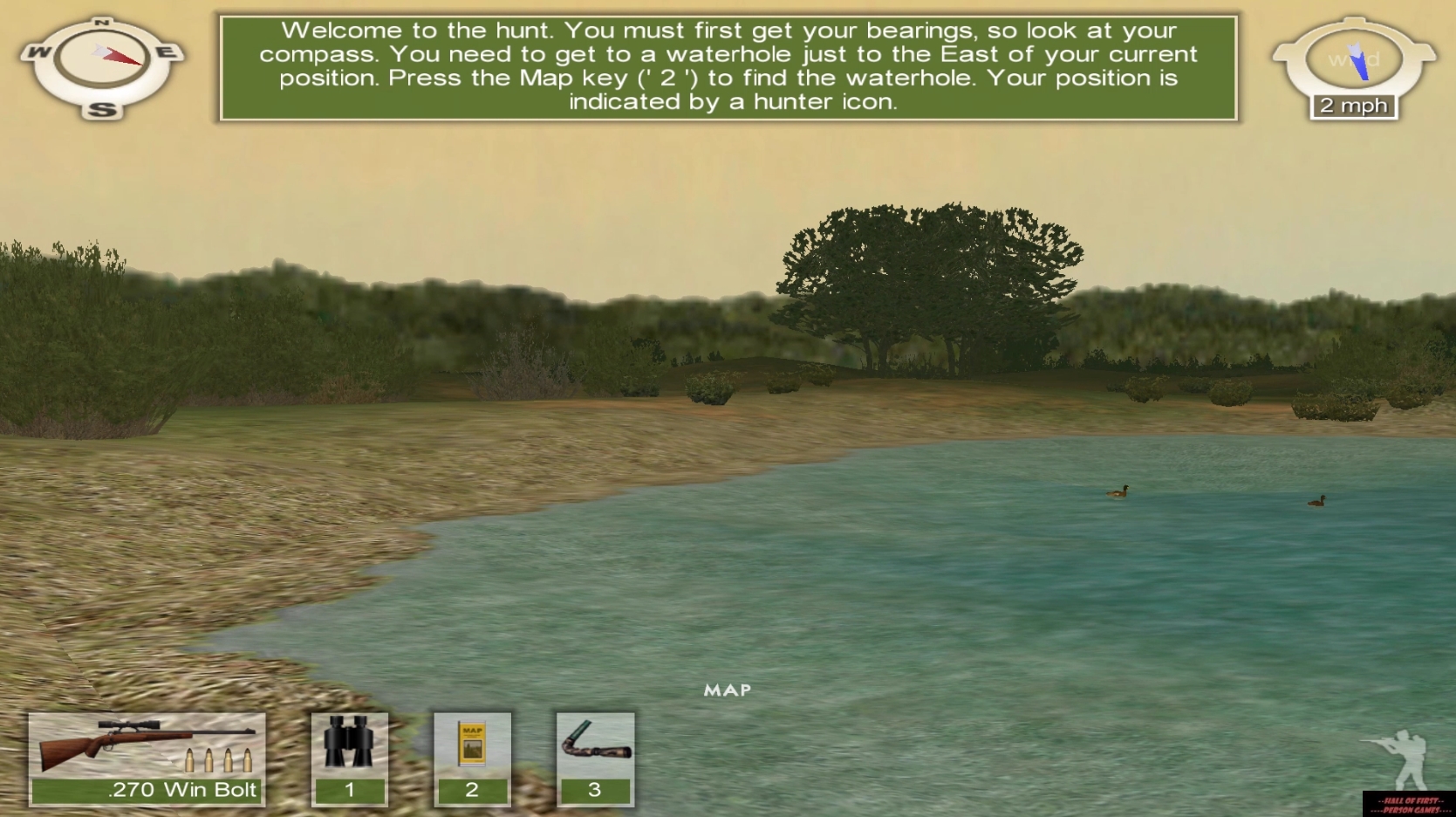The height and width of the screenshot is (817, 1456).
Task: Click the 2 mph wind speed readout
Action: (1352, 106)
